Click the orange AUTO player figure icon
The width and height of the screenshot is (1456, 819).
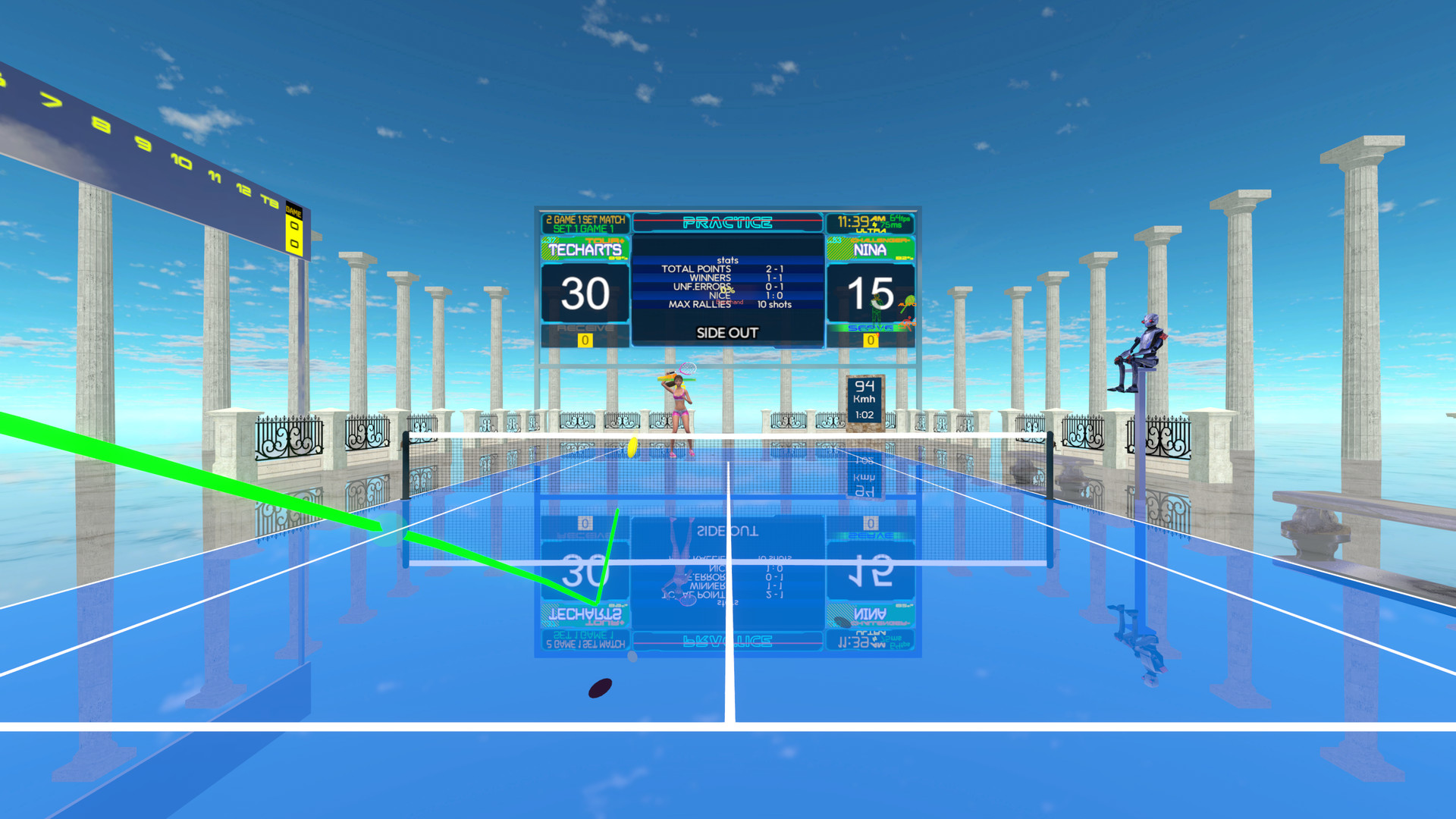[907, 324]
